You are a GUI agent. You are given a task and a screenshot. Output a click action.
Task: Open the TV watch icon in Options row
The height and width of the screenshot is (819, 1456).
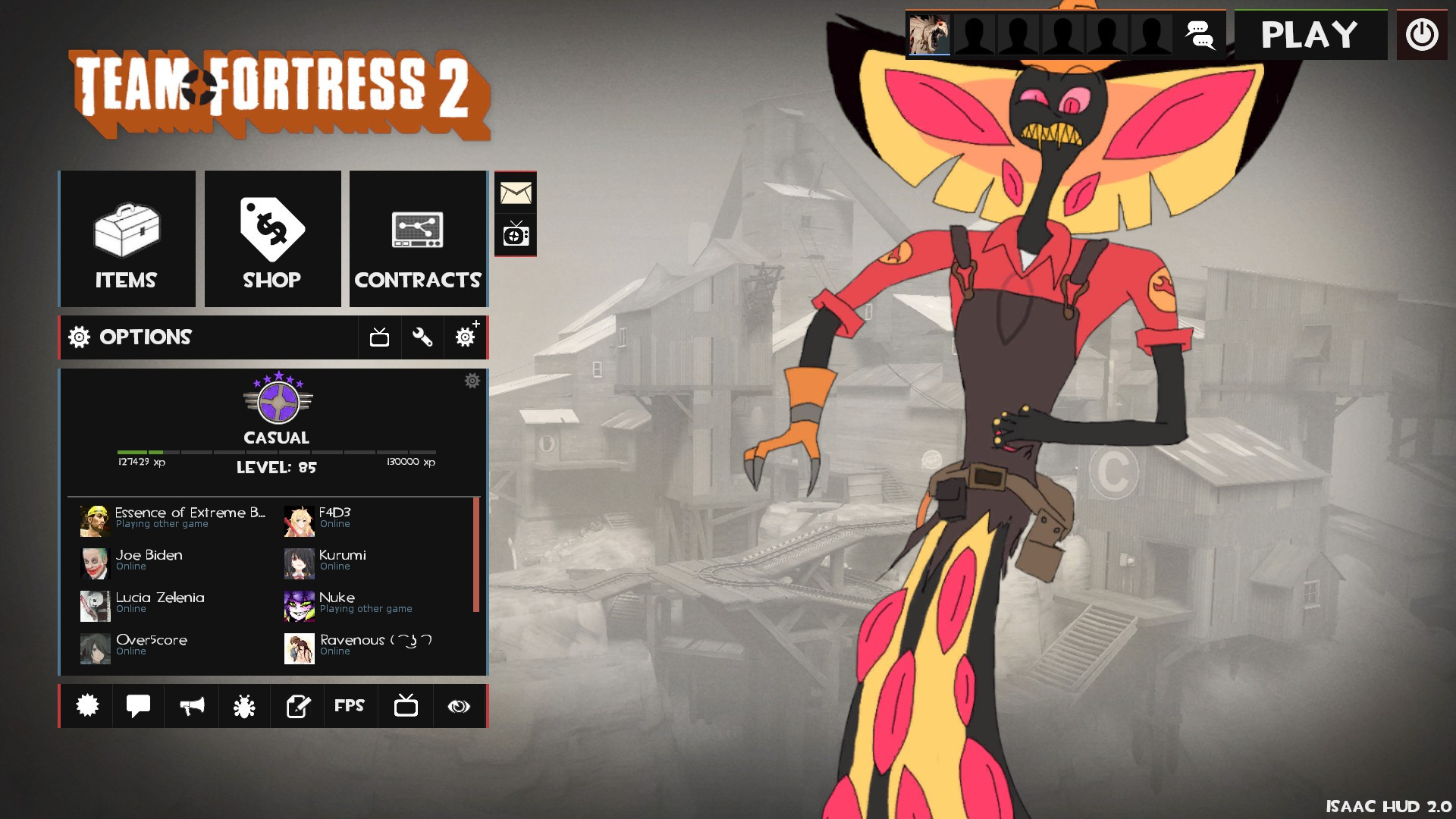[x=379, y=337]
